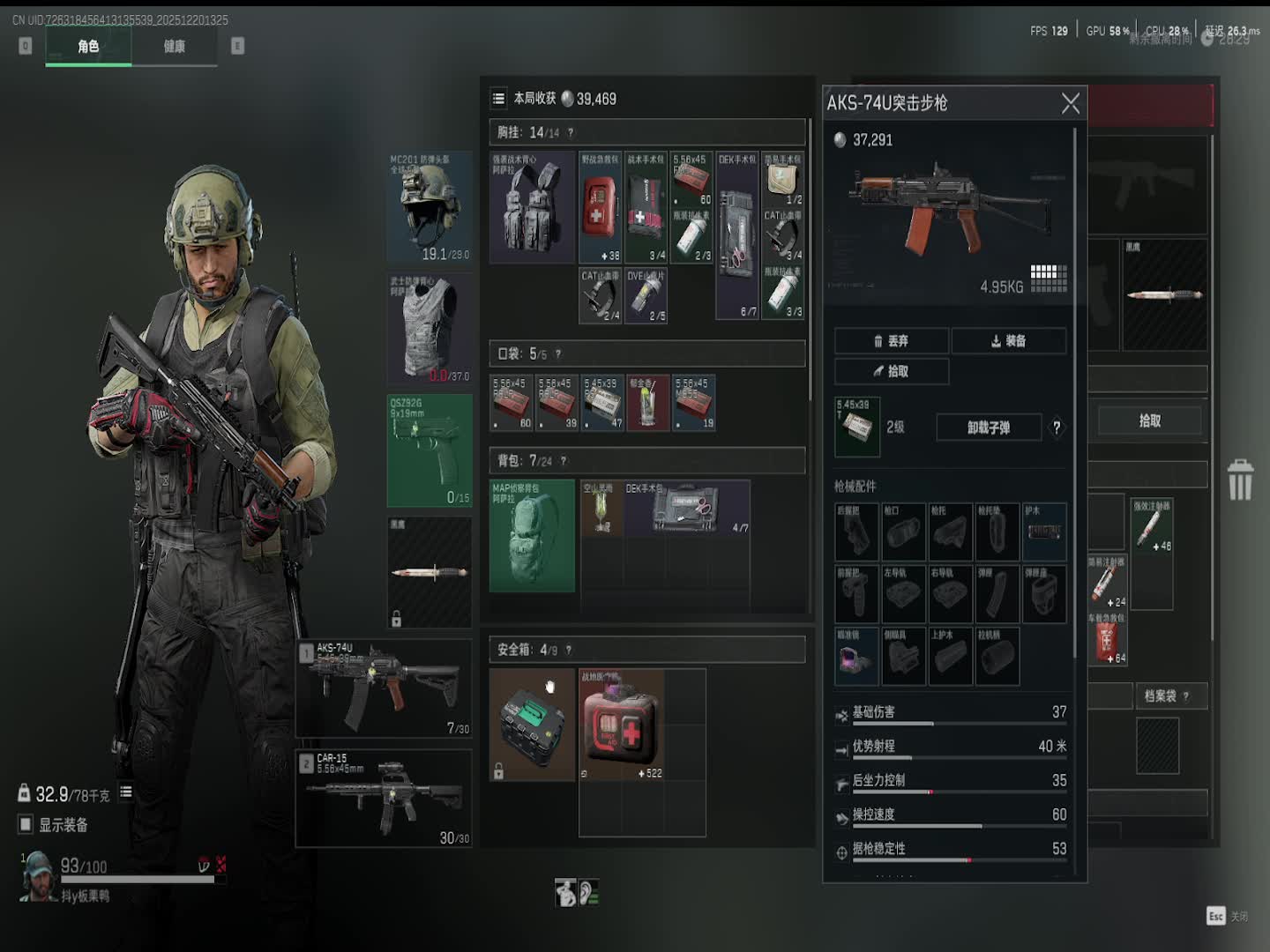Open the 本局收获 list icon

point(498,99)
